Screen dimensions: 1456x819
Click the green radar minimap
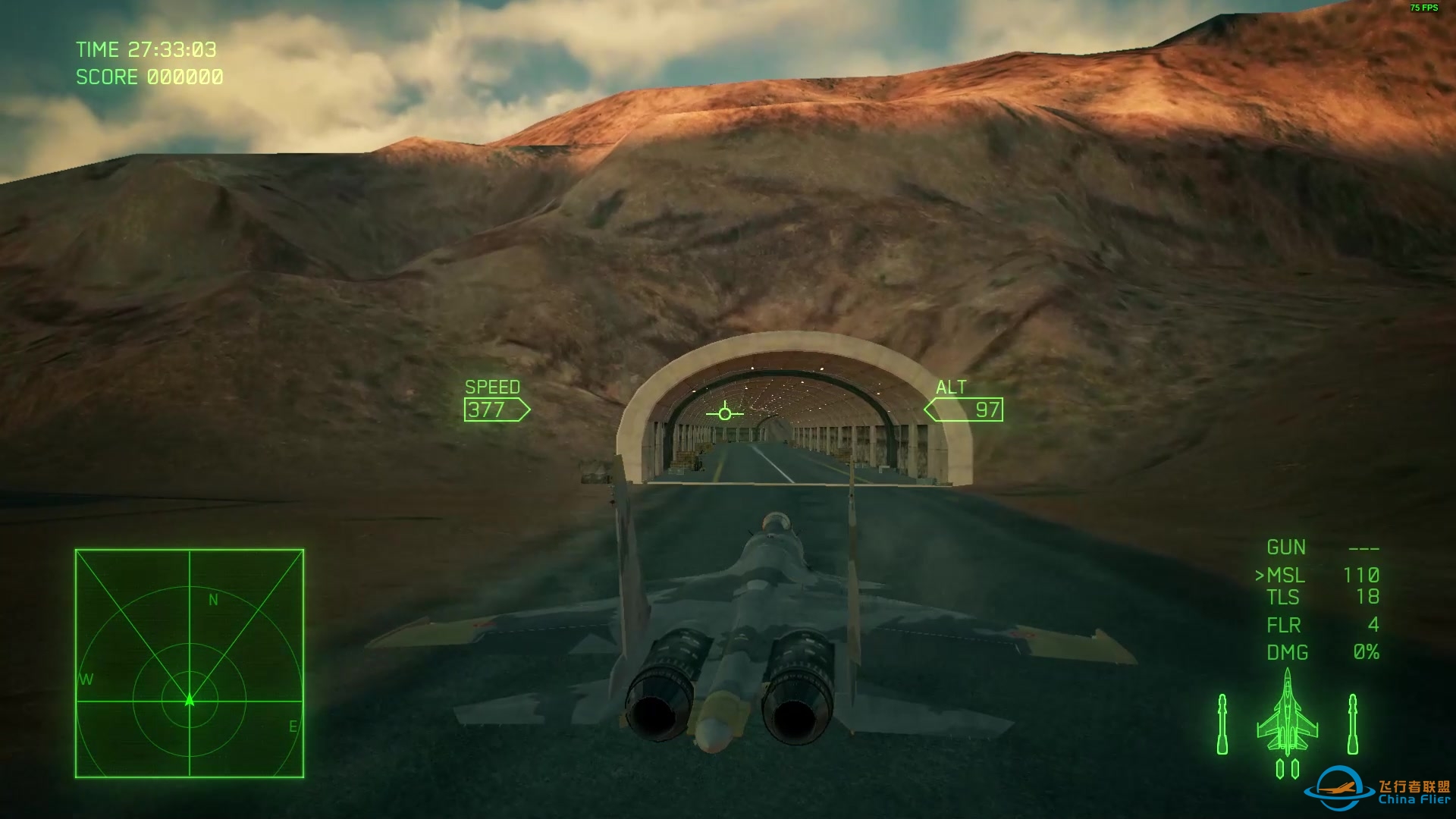(x=190, y=664)
